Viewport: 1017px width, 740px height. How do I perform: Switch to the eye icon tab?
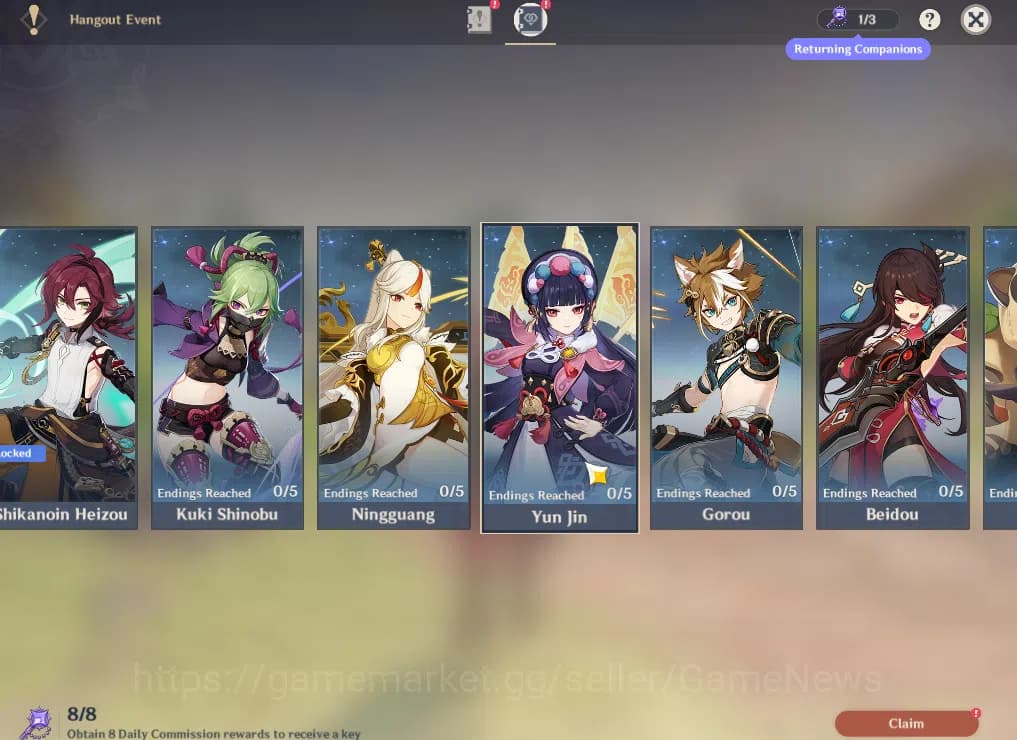pyautogui.click(x=530, y=20)
